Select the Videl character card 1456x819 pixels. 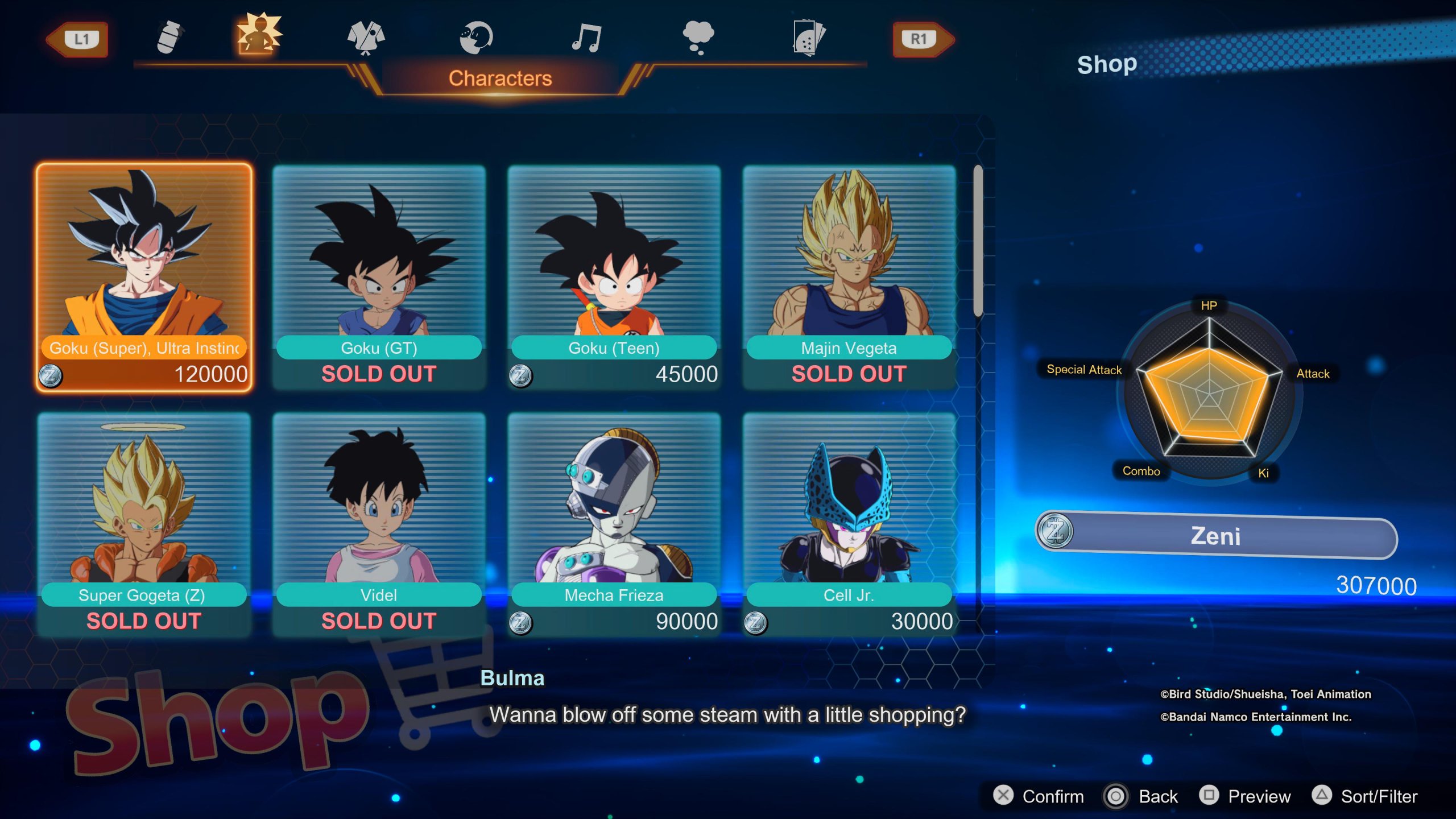pos(379,524)
